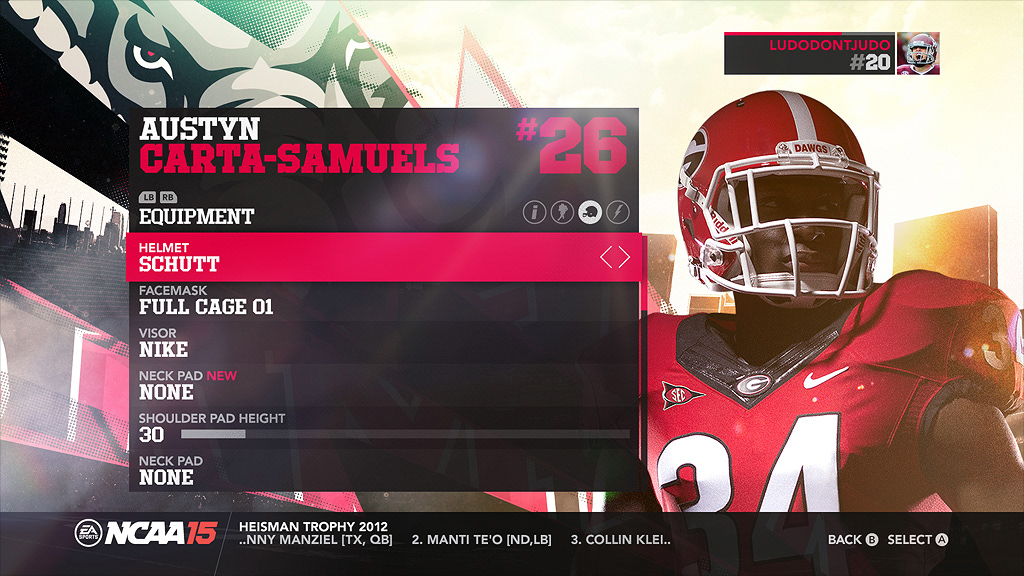This screenshot has width=1024, height=576.
Task: Switch to the info tab icon
Action: pyautogui.click(x=535, y=212)
